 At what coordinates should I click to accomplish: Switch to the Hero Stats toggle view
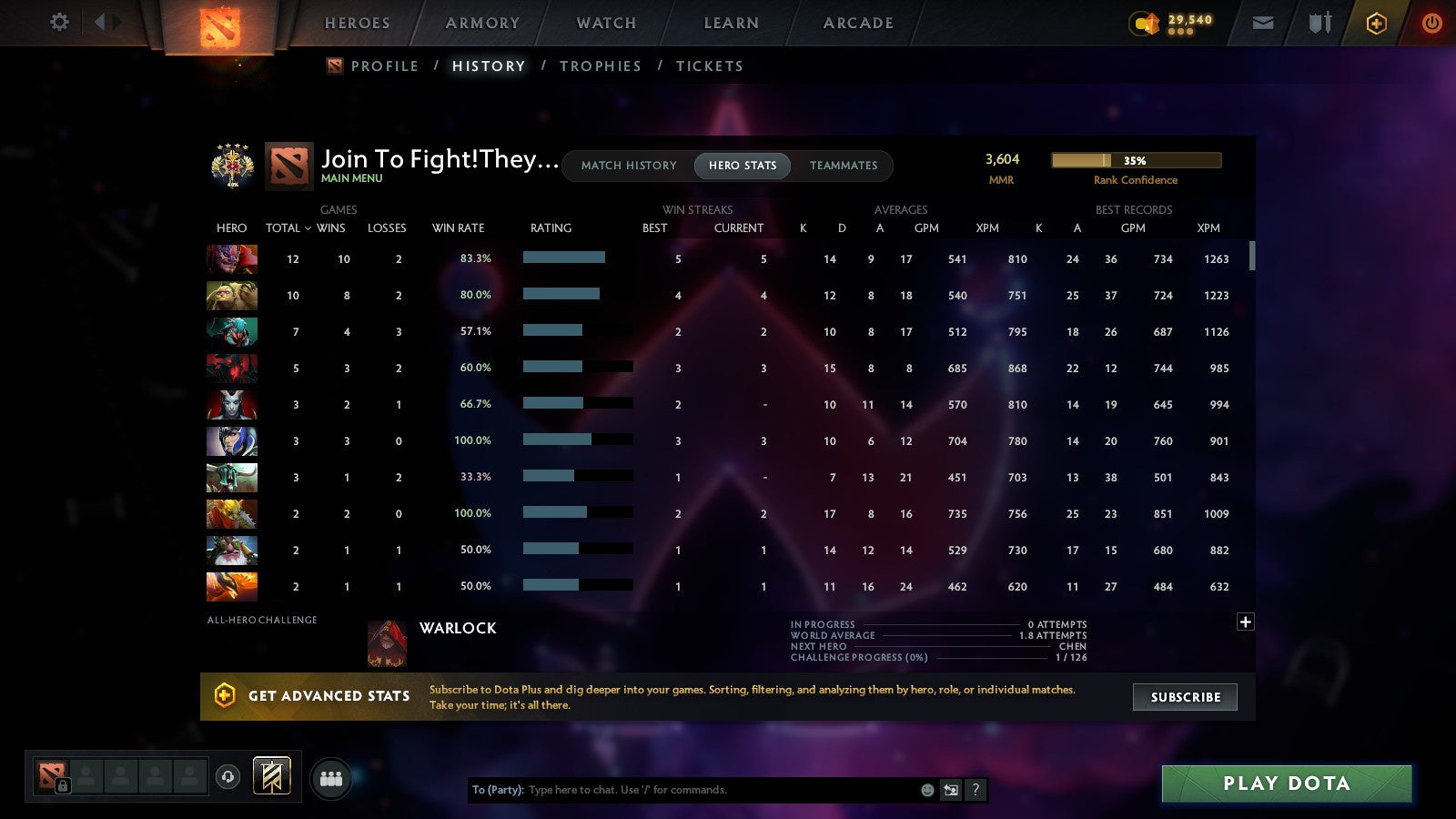coord(742,166)
